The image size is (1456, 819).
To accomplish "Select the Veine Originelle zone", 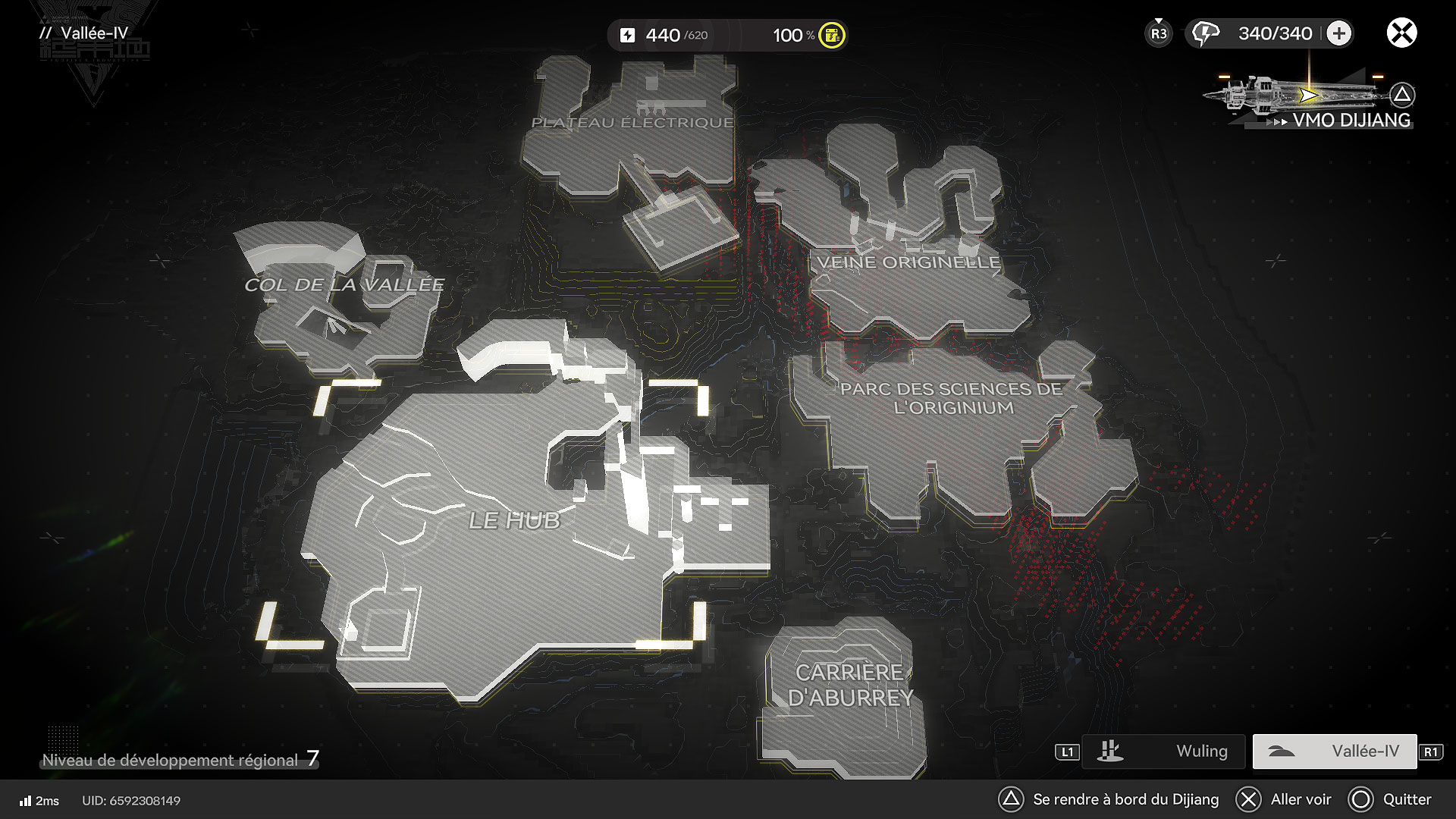I will pos(908,263).
